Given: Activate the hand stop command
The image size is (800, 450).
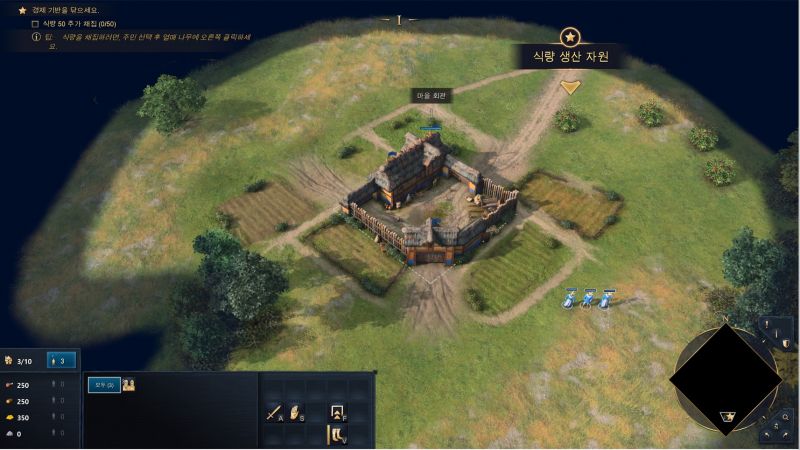Looking at the screenshot, I should click(296, 412).
